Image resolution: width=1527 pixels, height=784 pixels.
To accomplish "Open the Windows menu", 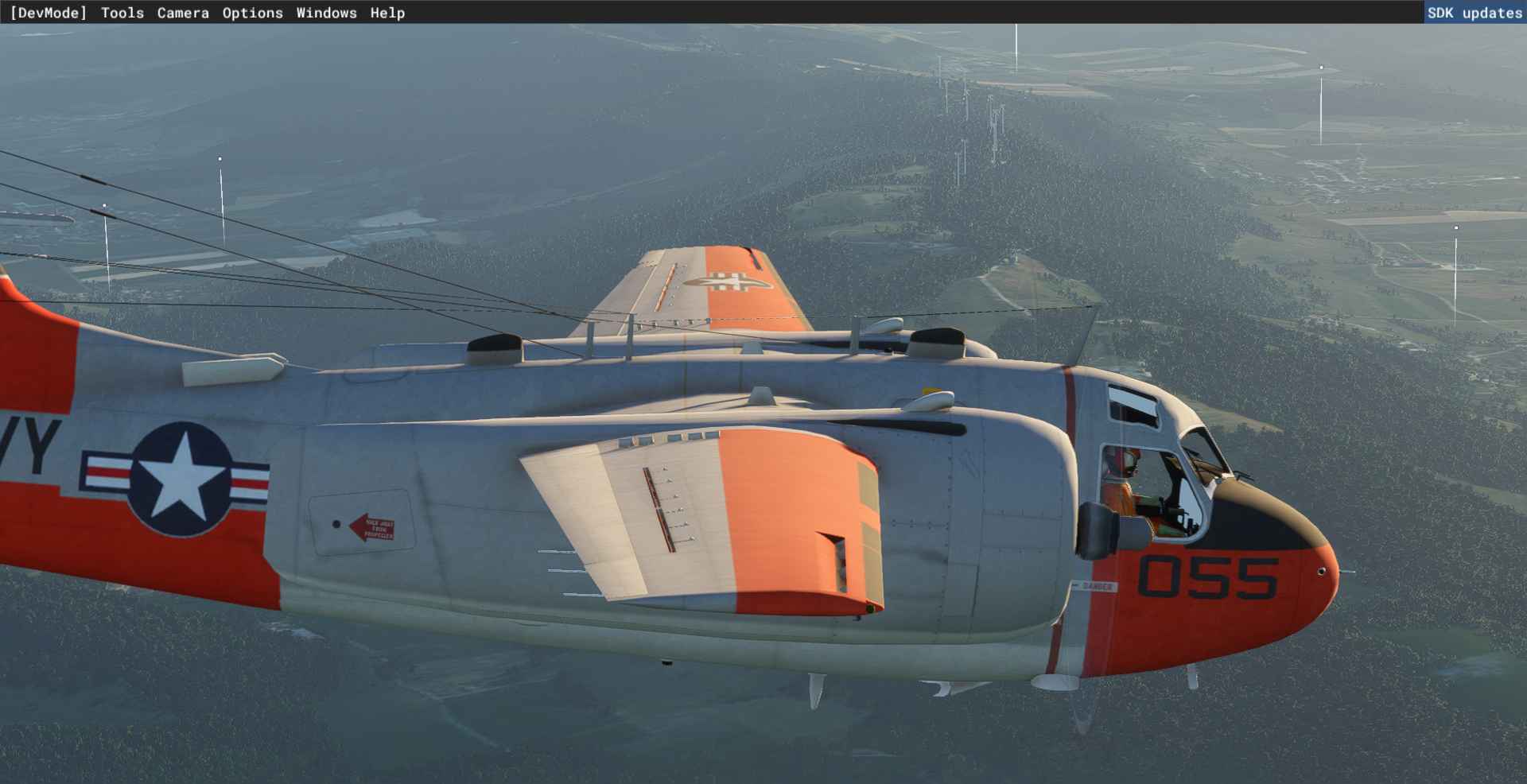I will (326, 13).
